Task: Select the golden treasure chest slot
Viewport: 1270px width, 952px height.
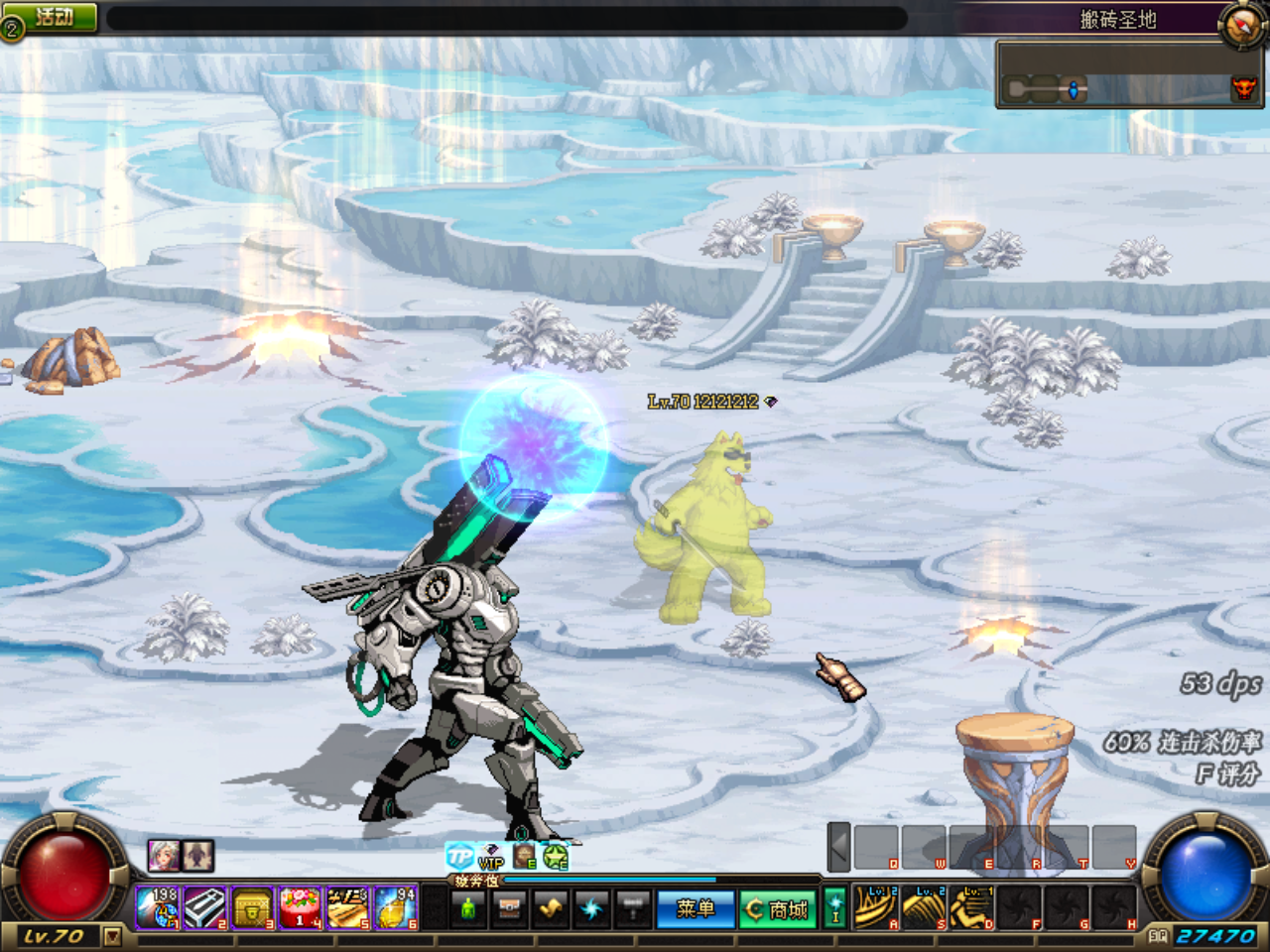Action: click(x=252, y=908)
